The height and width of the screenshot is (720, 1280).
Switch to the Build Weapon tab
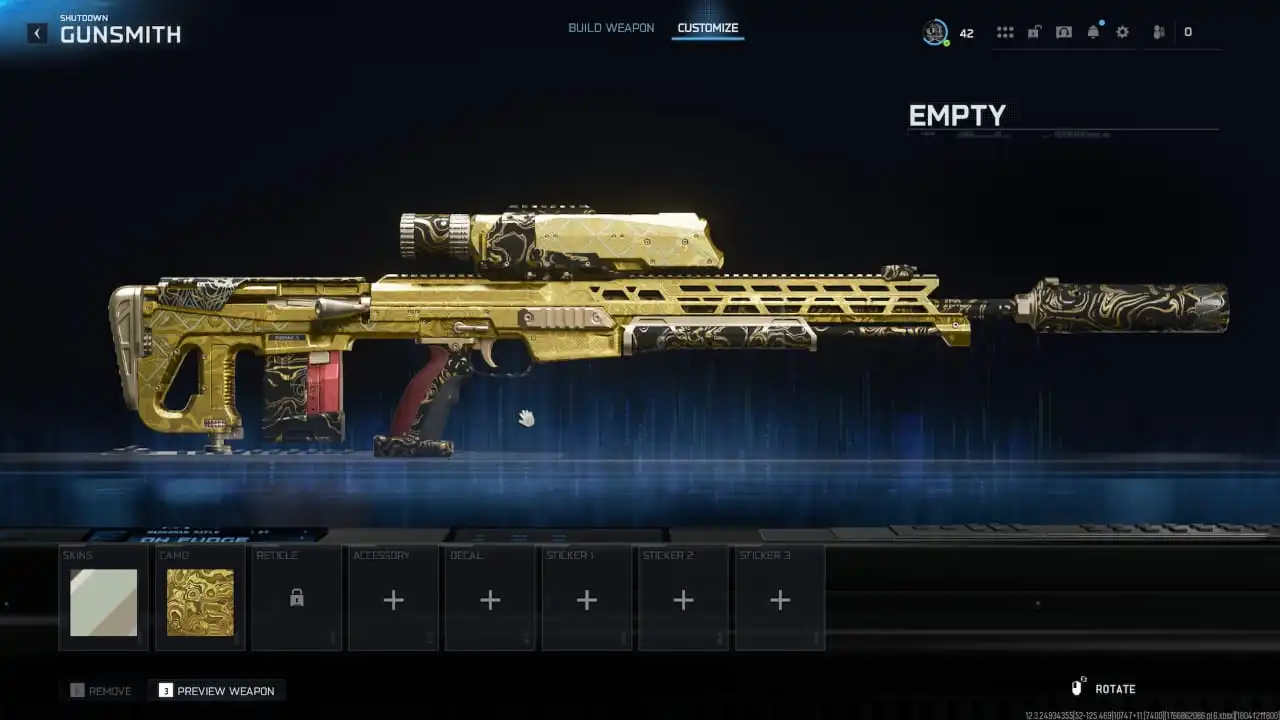coord(609,28)
